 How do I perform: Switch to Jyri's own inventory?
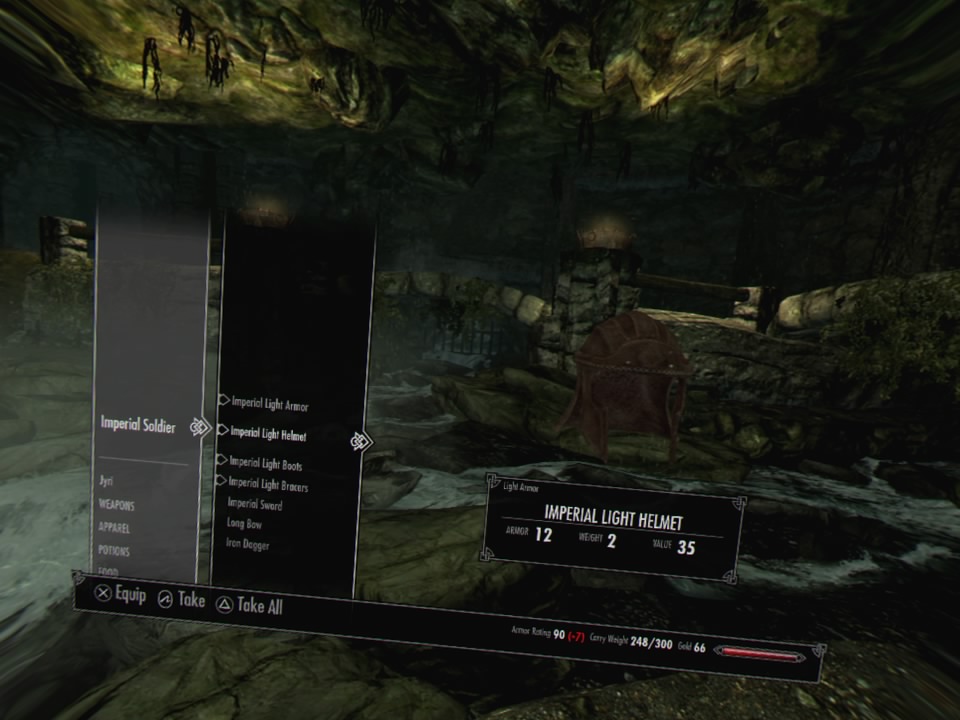point(106,481)
